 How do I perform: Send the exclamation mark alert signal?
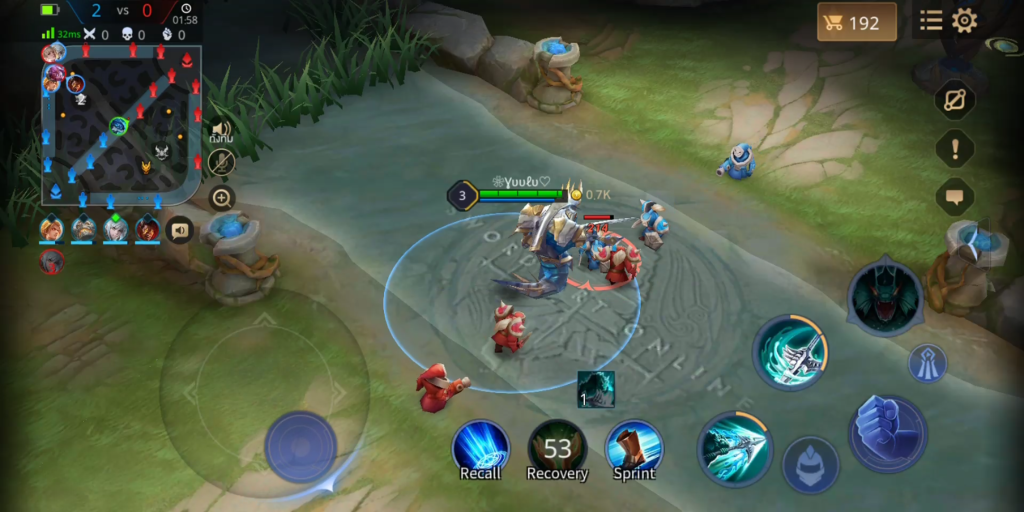[x=954, y=149]
